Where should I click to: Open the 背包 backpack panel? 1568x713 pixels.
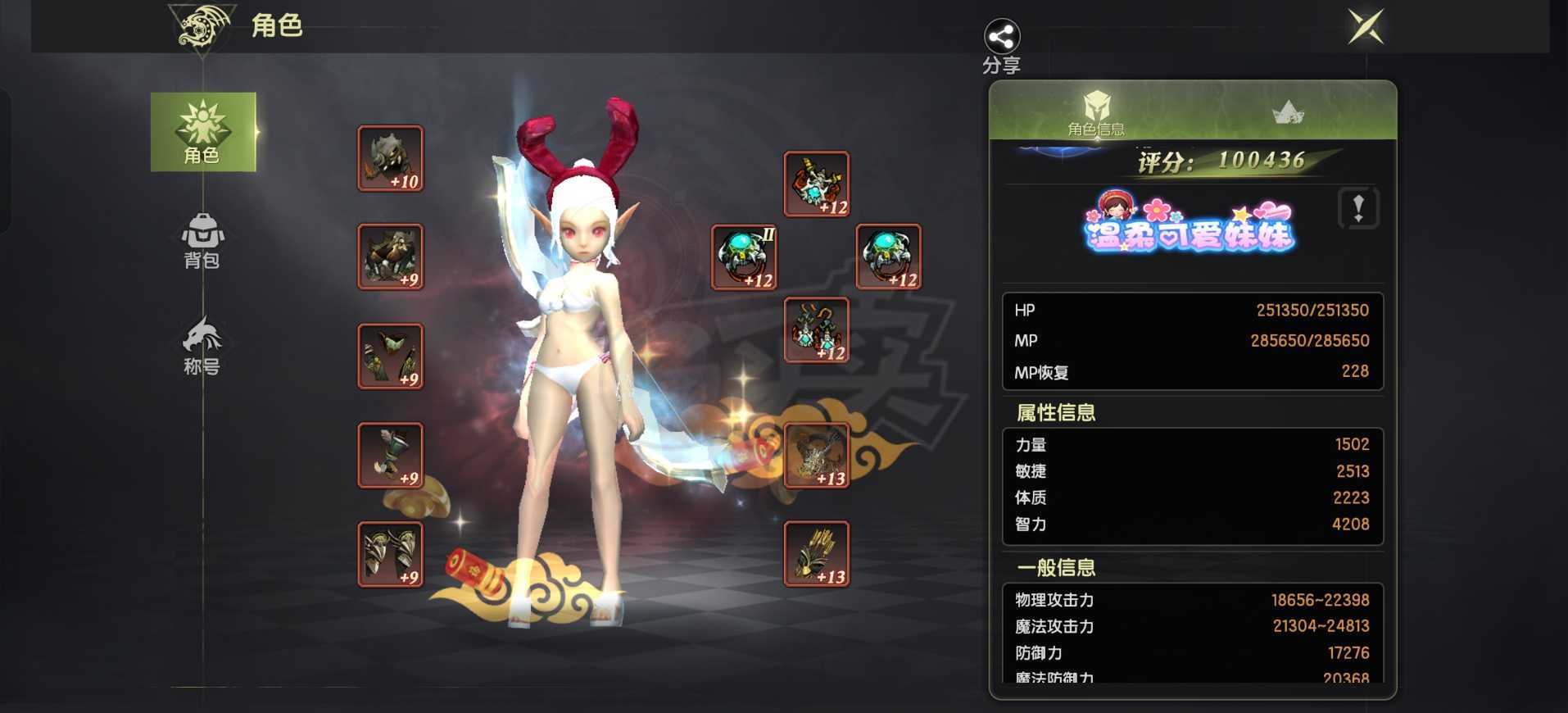pos(202,242)
